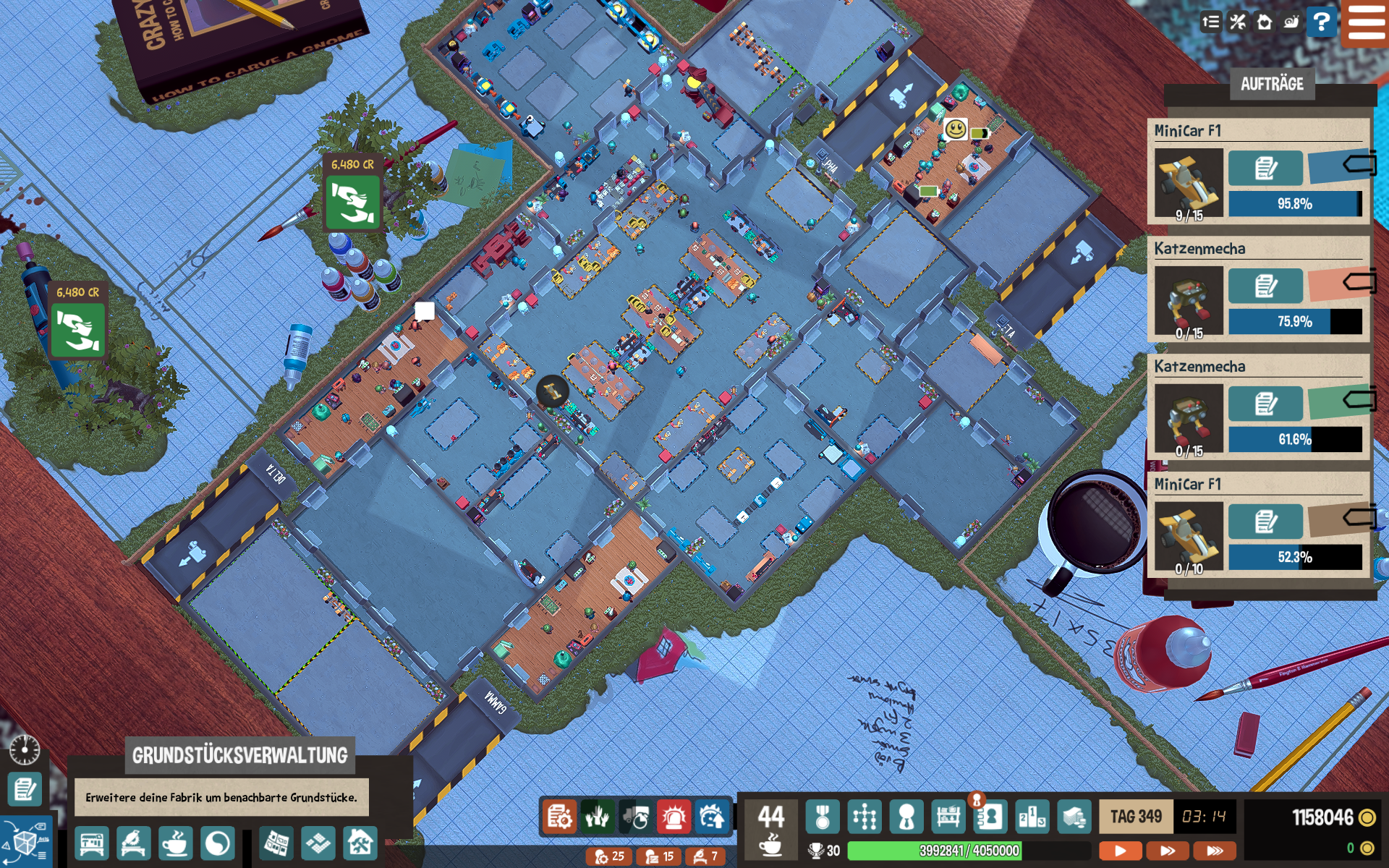Open the contract for the first MiniCar F1 order
Viewport: 1389px width, 868px height.
tap(1265, 169)
